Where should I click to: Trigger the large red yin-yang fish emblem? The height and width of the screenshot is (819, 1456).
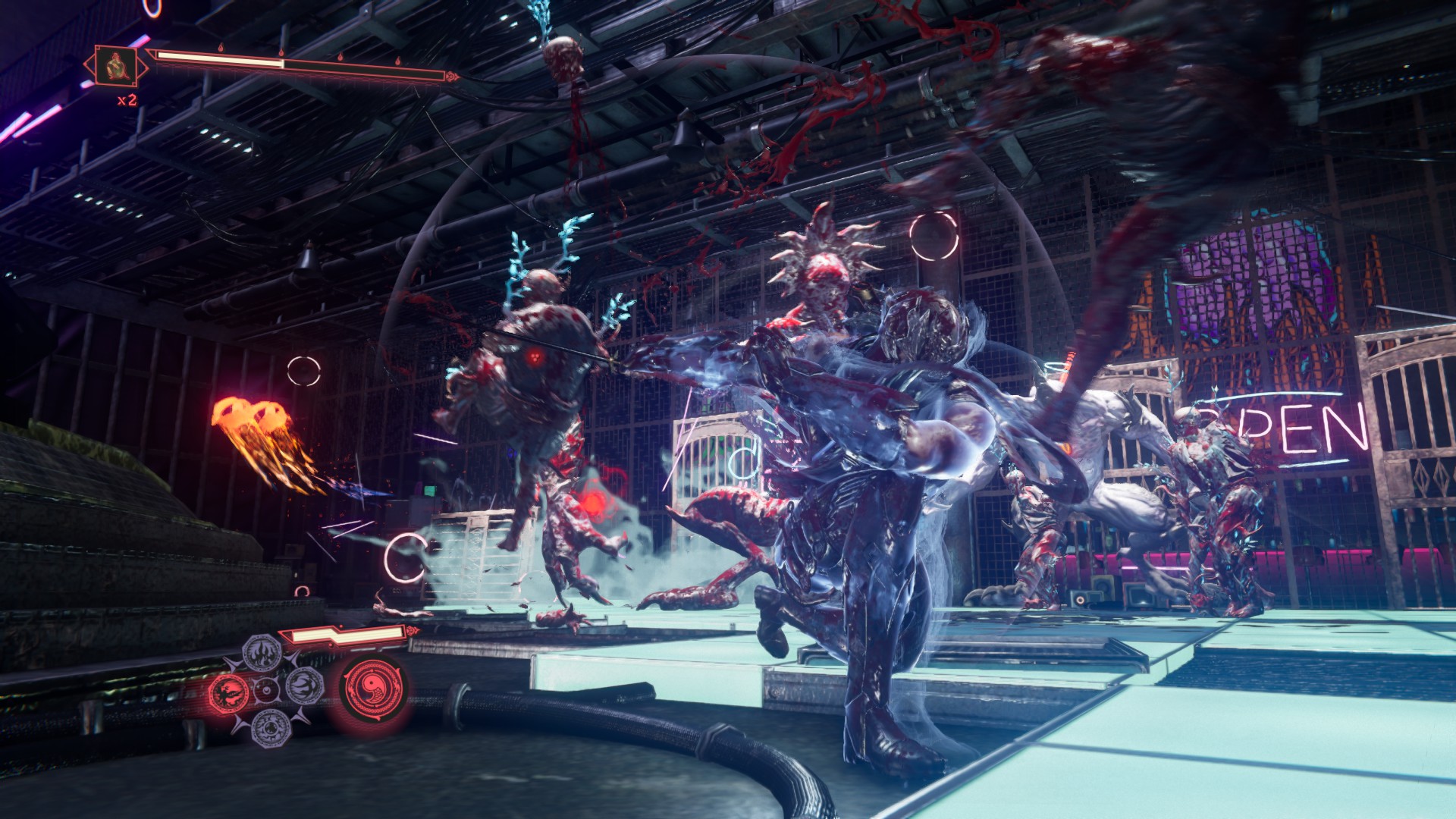pos(372,689)
